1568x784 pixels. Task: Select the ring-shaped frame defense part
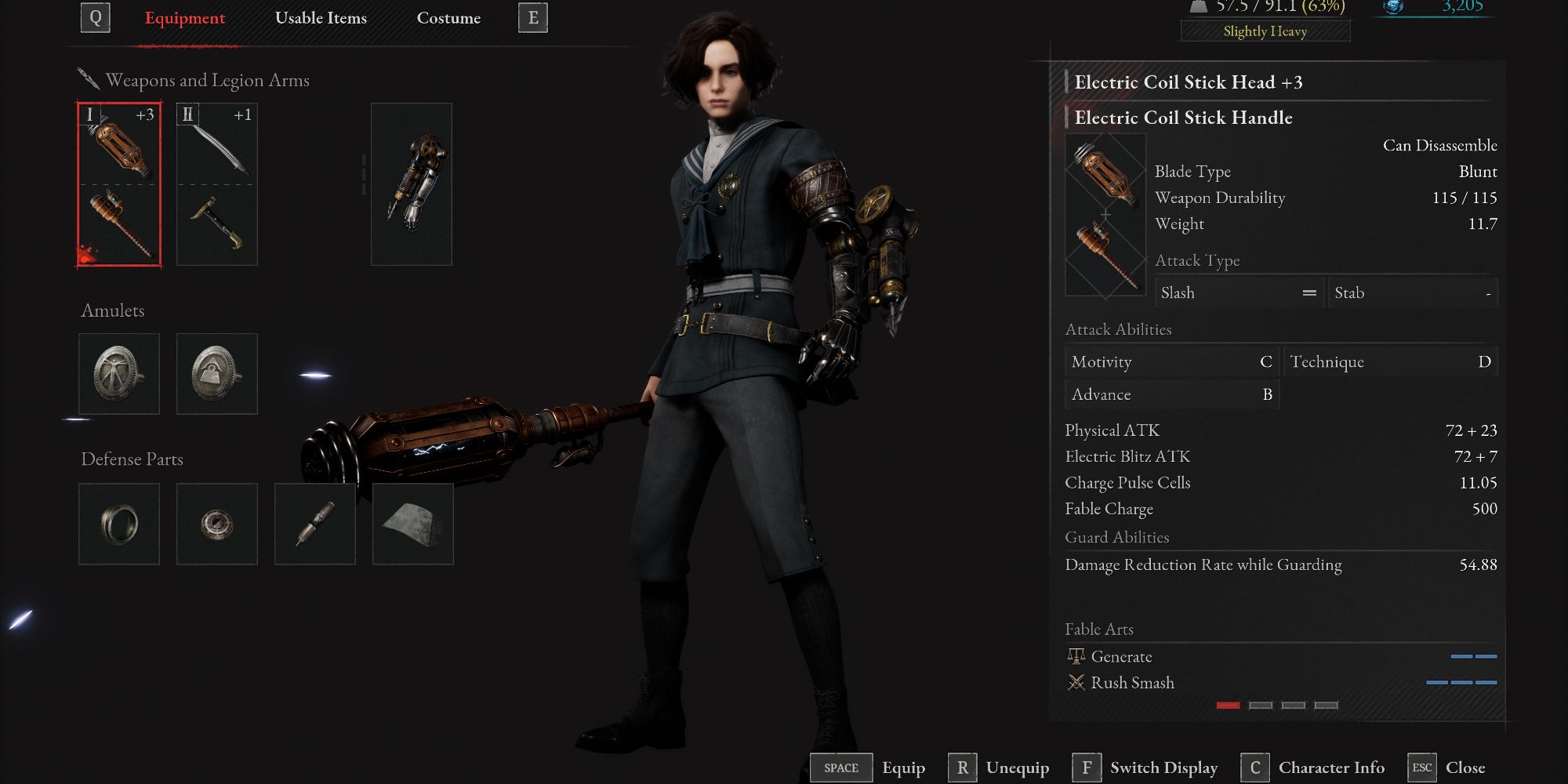[x=119, y=524]
